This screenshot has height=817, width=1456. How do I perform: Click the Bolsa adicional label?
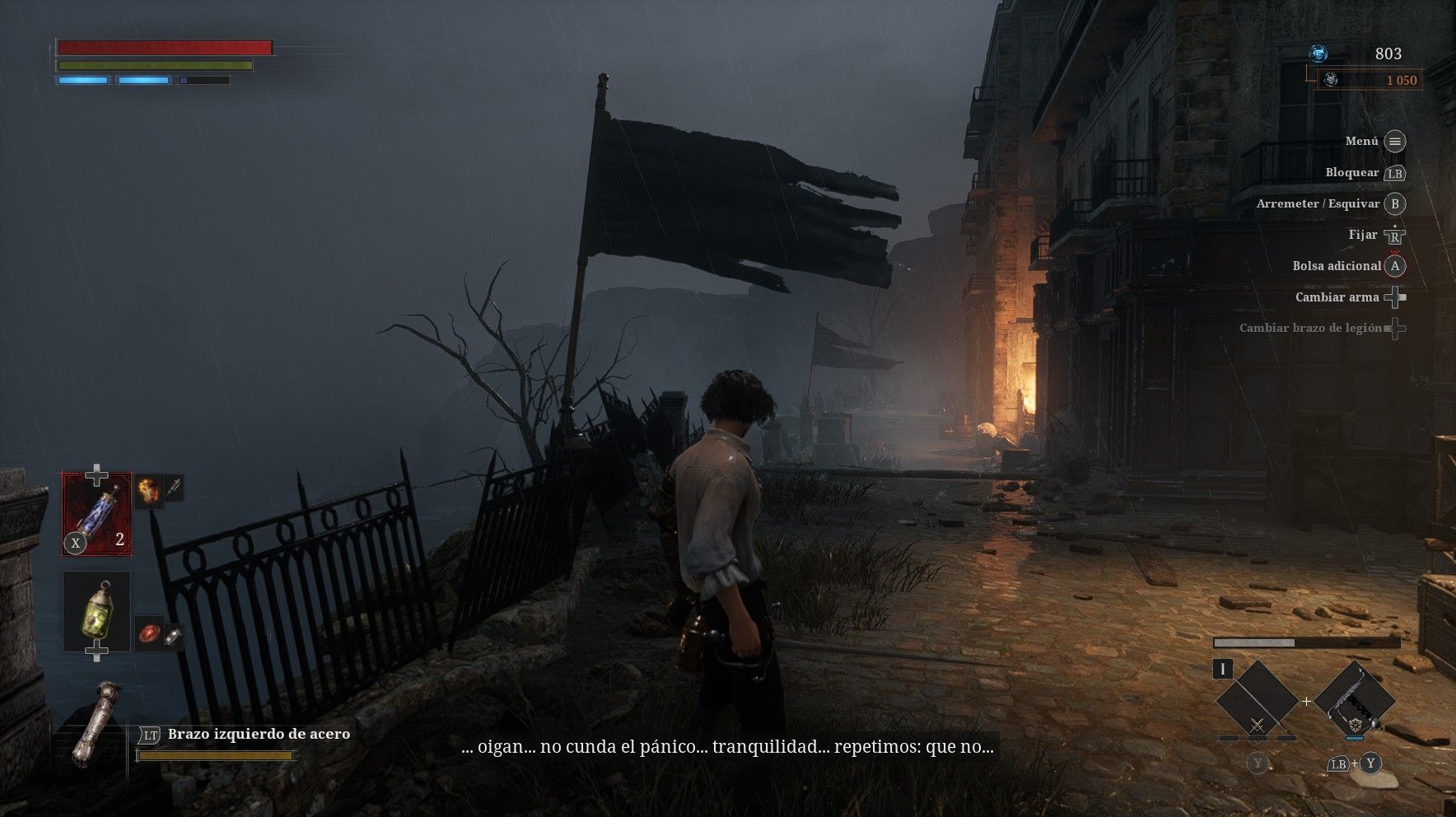(x=1336, y=266)
